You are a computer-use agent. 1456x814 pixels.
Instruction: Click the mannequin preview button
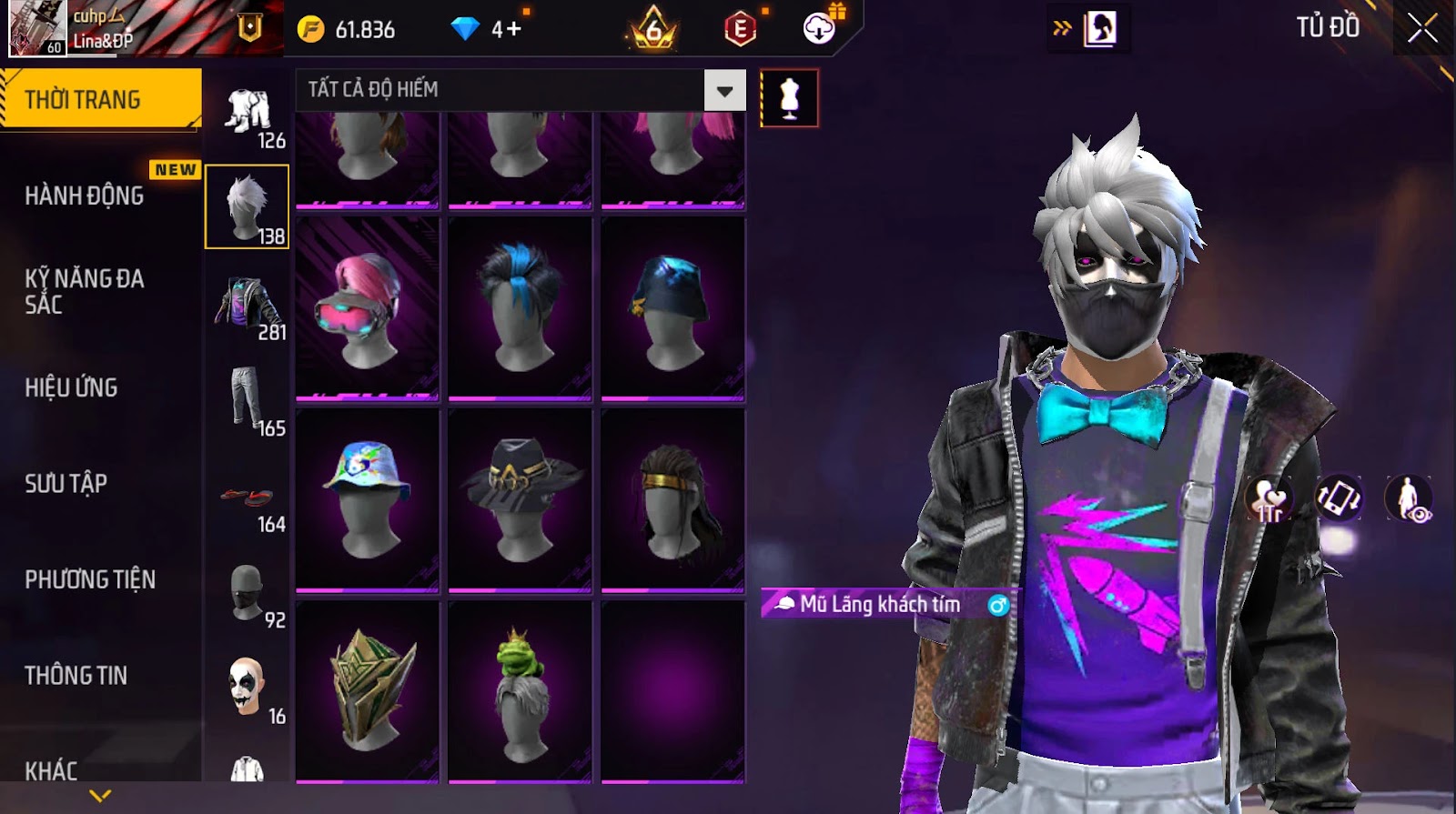click(789, 98)
